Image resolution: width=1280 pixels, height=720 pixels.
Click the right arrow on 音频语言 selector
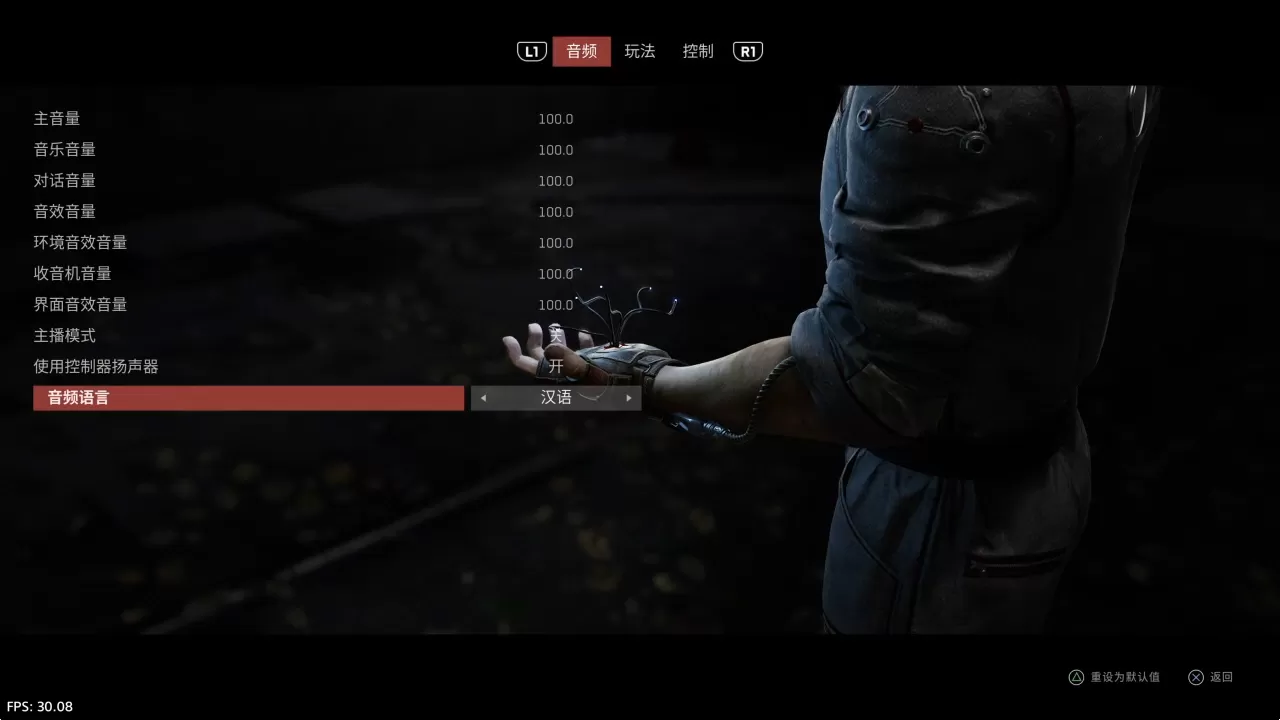pos(628,397)
